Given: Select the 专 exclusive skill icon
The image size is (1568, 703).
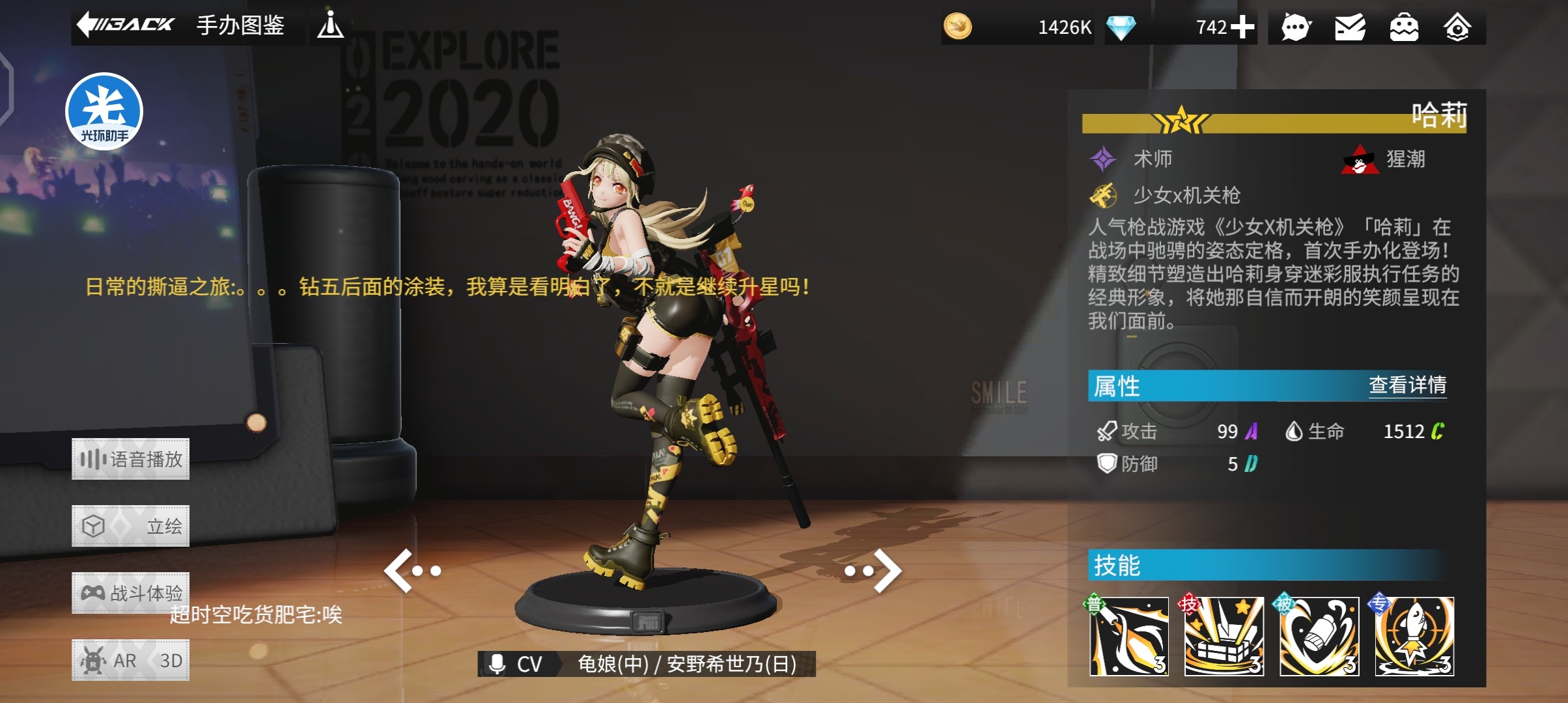Looking at the screenshot, I should [1414, 636].
